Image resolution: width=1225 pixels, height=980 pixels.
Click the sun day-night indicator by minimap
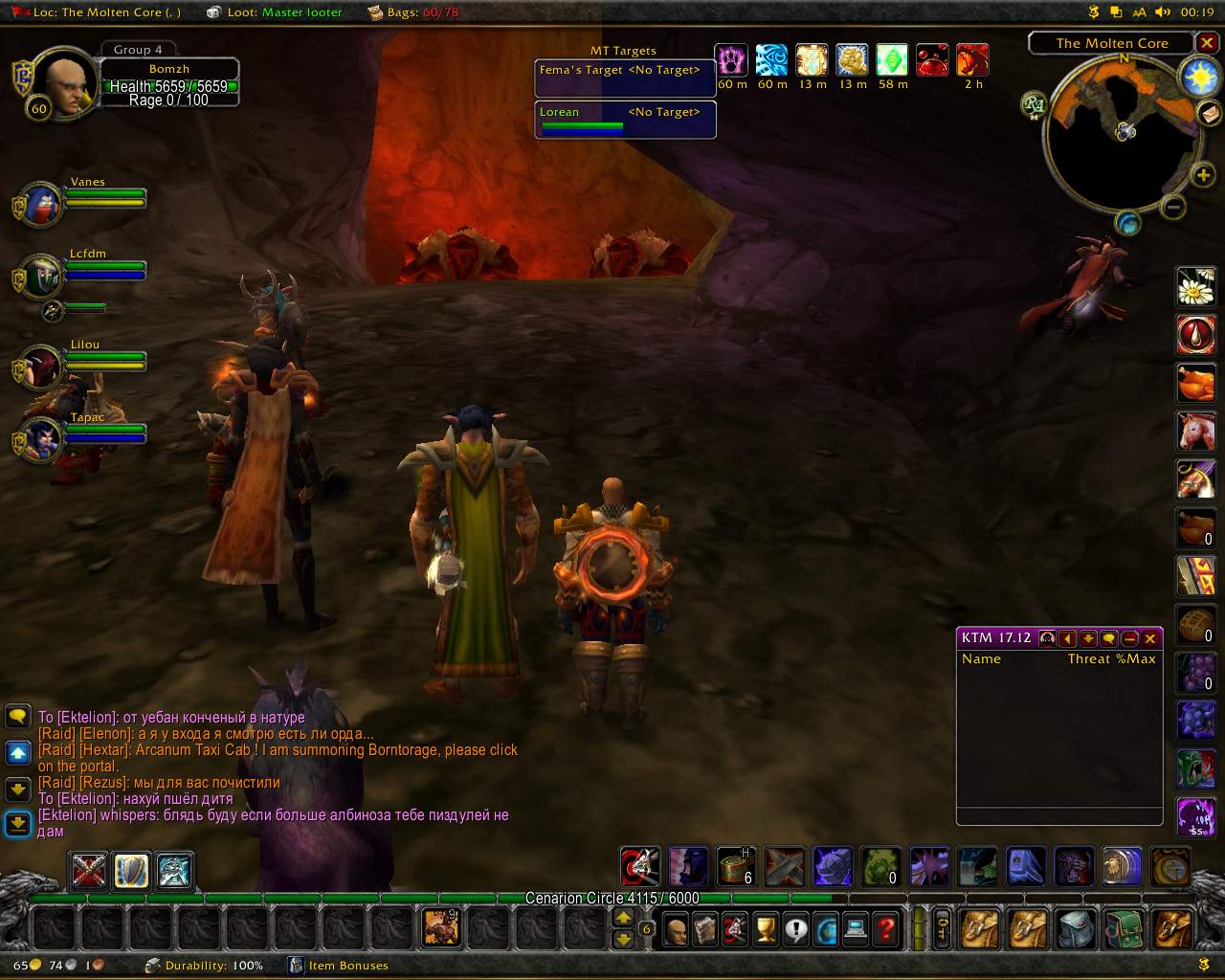(1199, 78)
